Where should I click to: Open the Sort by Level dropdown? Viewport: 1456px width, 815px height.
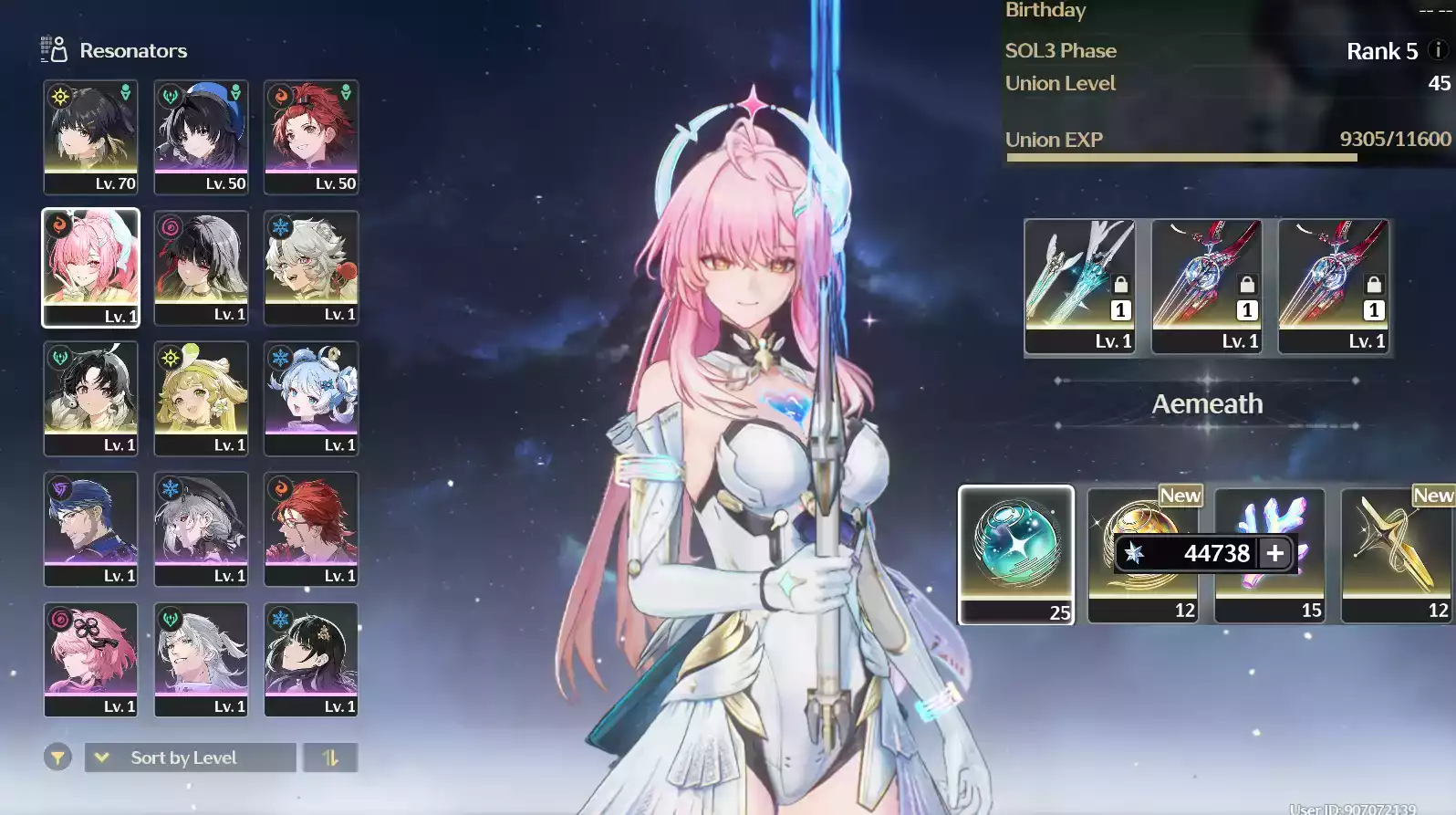tap(190, 758)
